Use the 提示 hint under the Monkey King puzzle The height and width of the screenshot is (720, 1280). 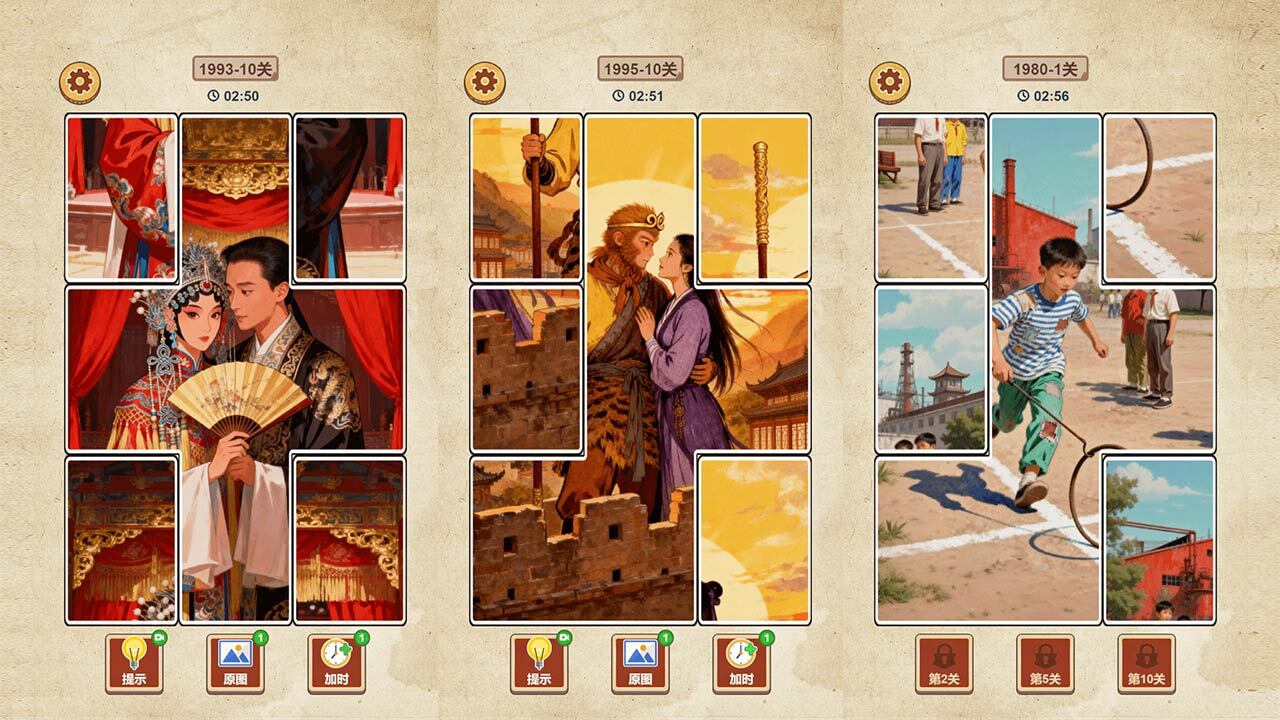(x=539, y=663)
